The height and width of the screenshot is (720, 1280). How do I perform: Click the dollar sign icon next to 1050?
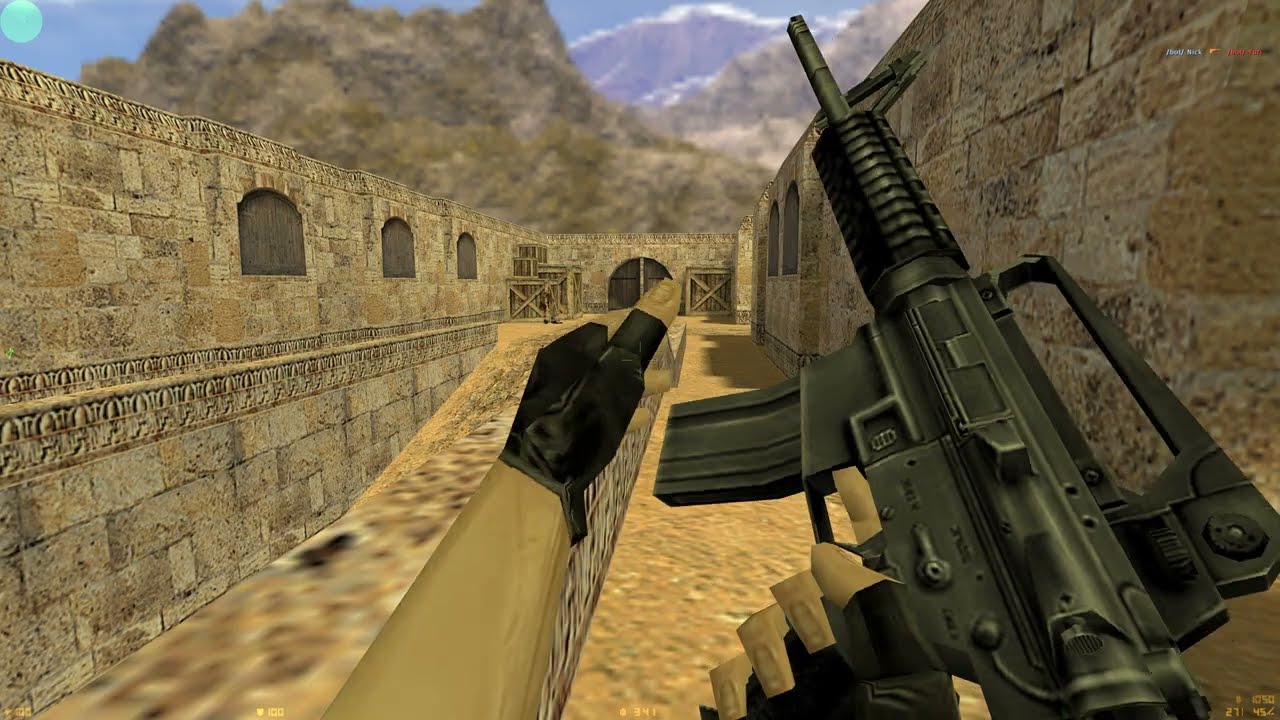(x=1239, y=698)
